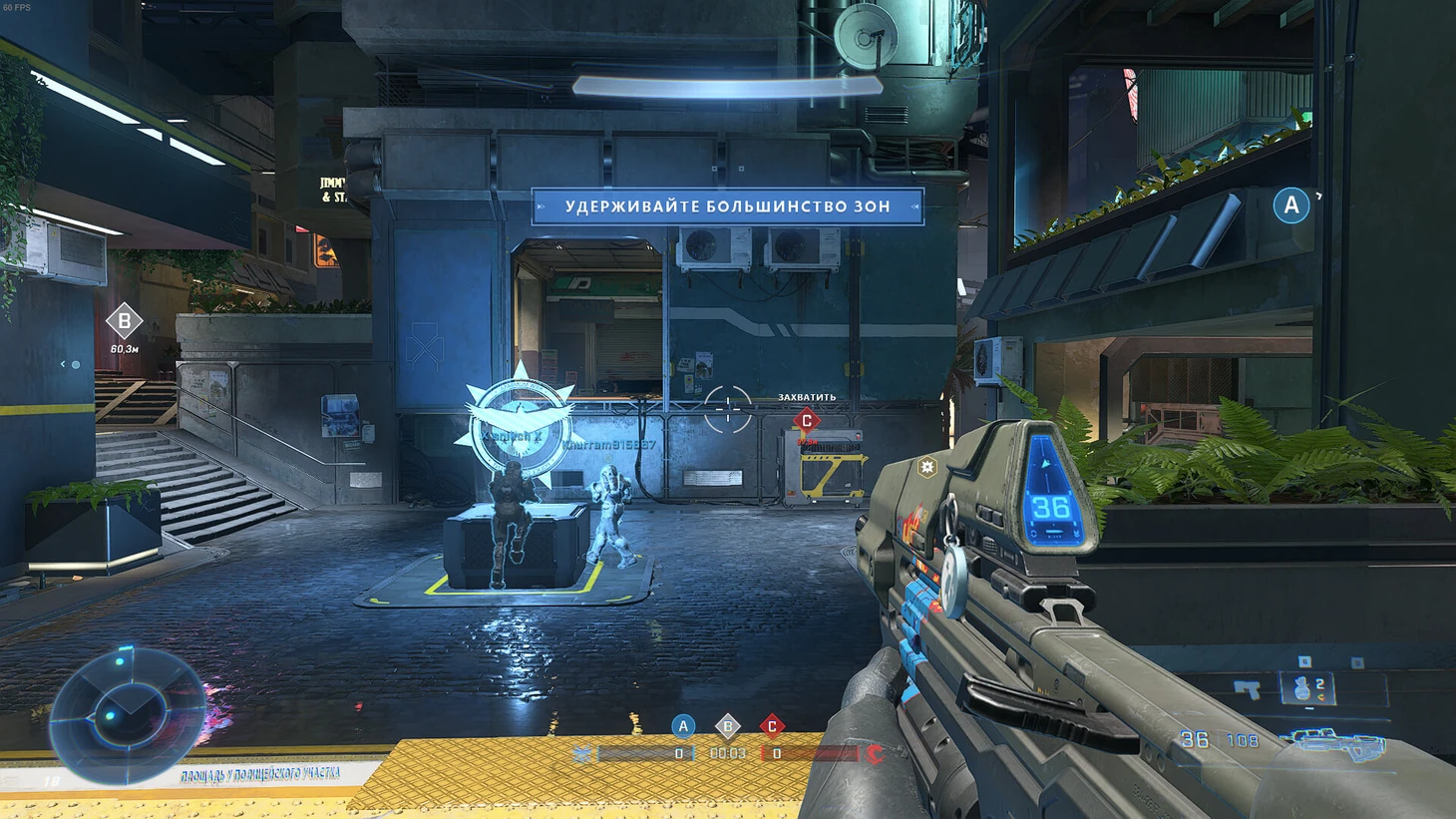
Task: Select the assault rifle weapon icon
Action: 1334,740
